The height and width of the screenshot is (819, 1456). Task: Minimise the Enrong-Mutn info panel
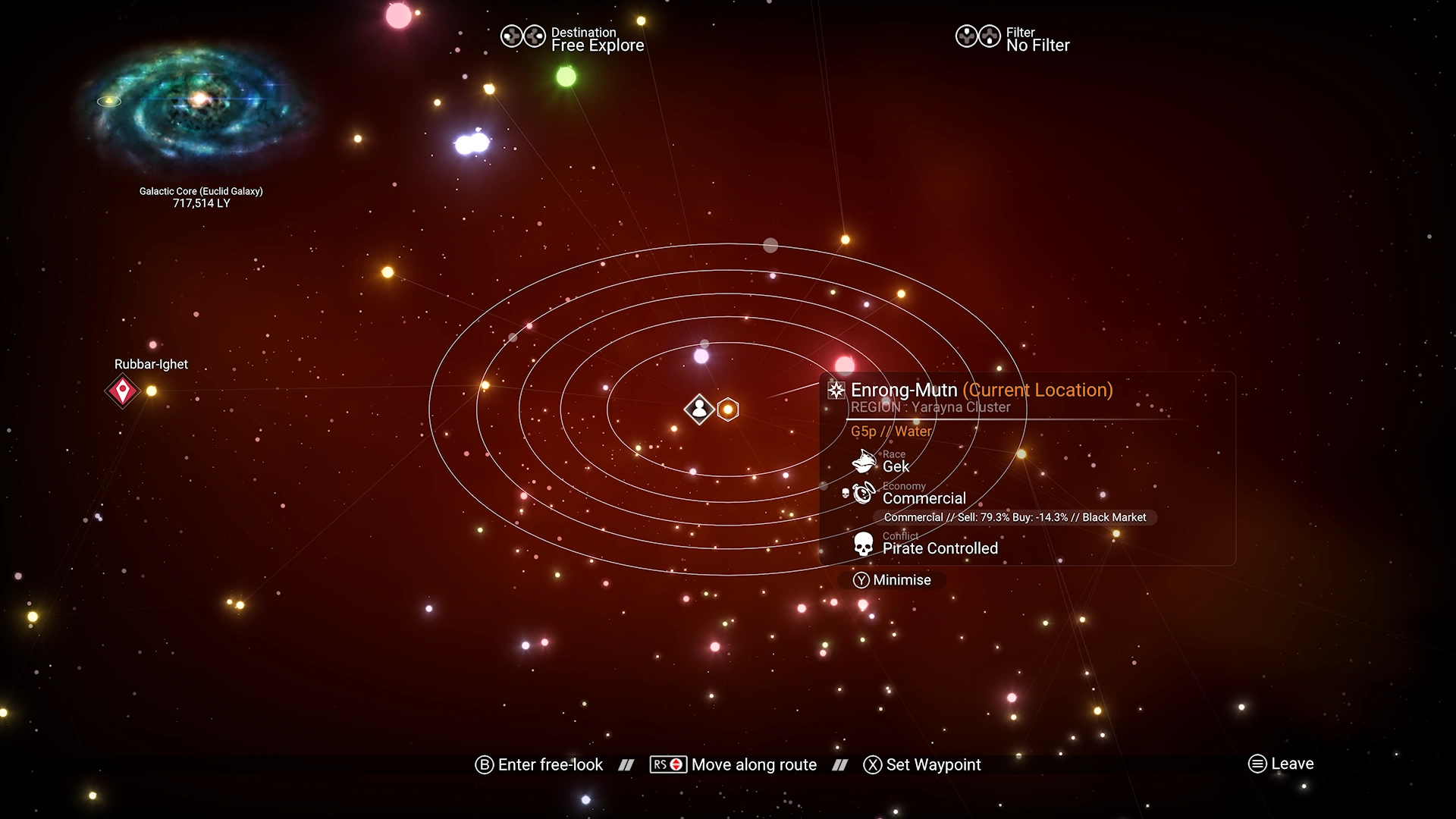(x=892, y=580)
